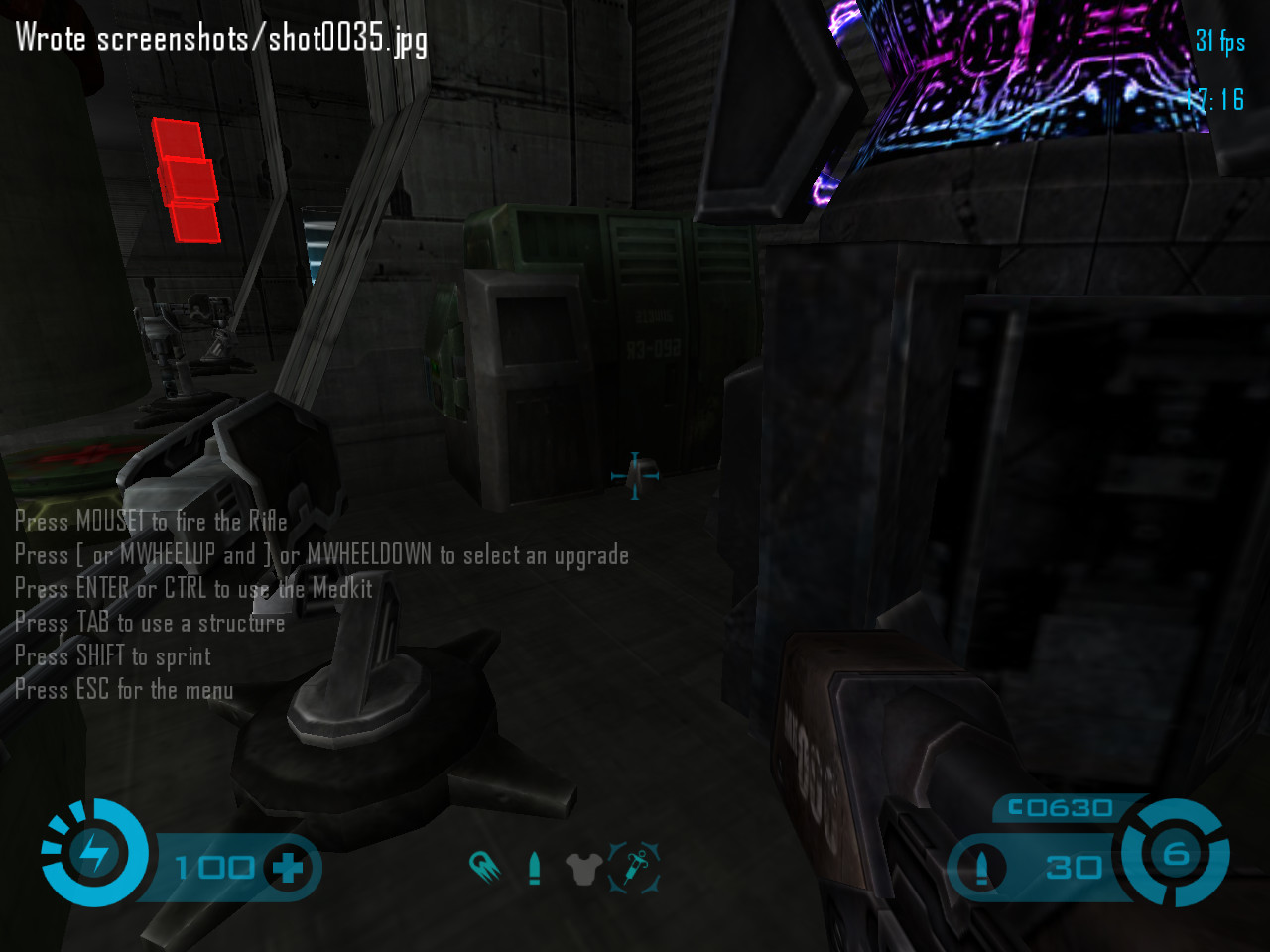
Task: Choose the rifle bullet inventory icon
Action: point(535,868)
